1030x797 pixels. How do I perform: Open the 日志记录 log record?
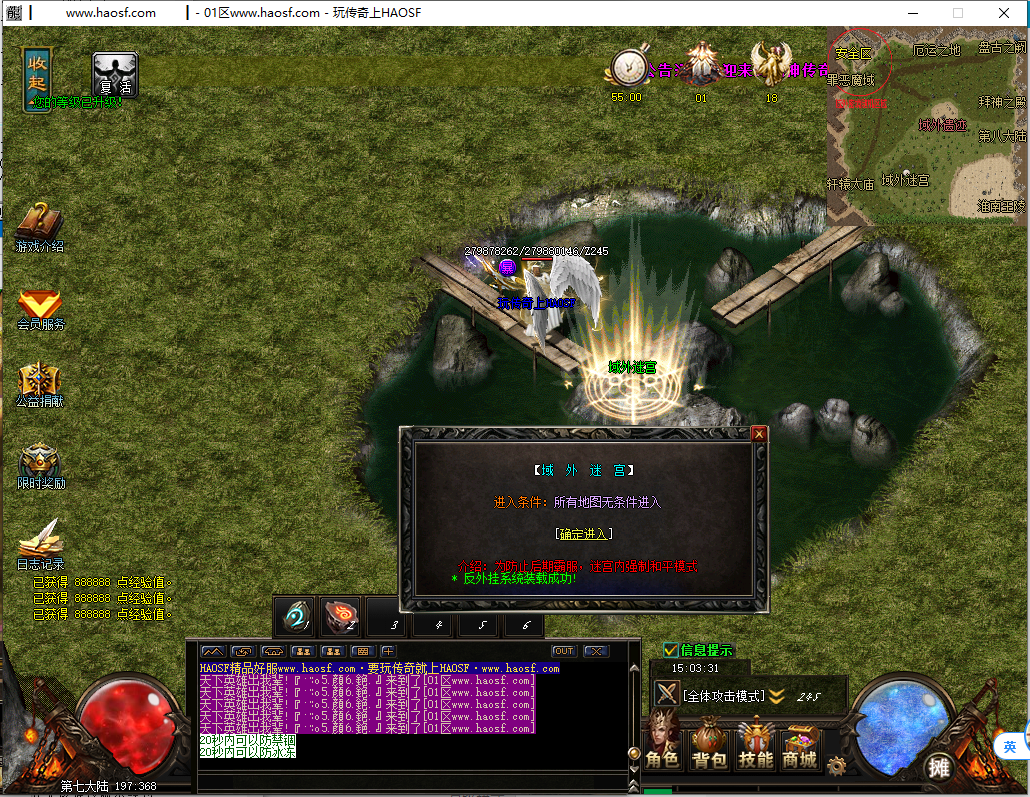point(40,543)
